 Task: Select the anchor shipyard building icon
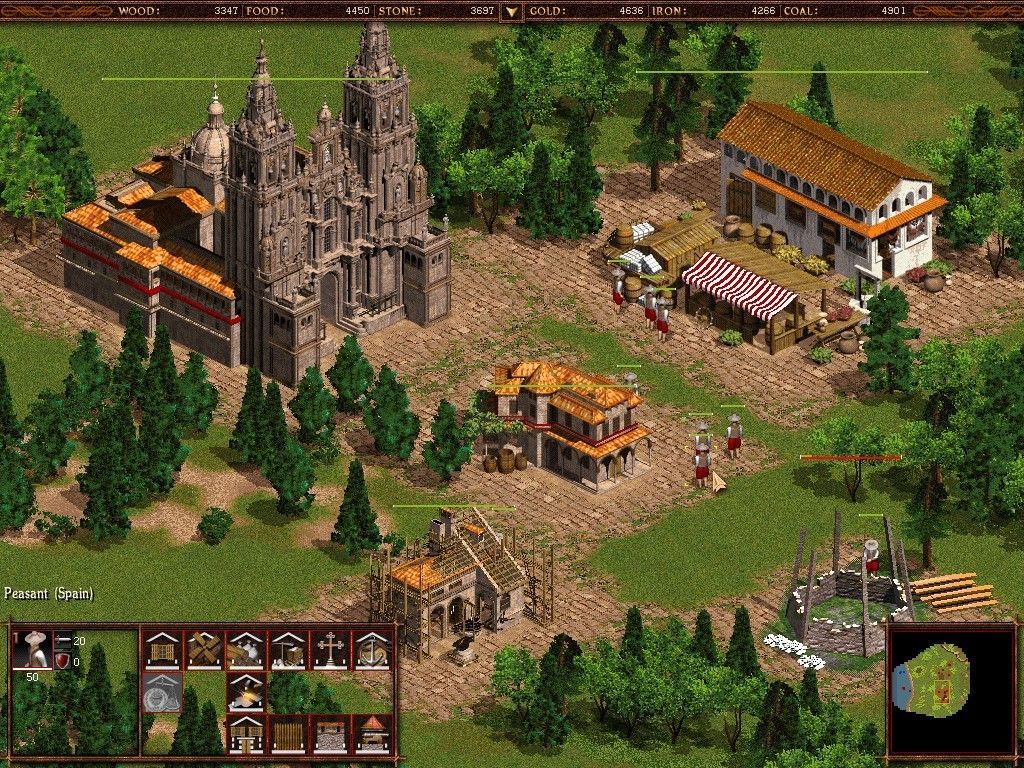click(x=372, y=650)
